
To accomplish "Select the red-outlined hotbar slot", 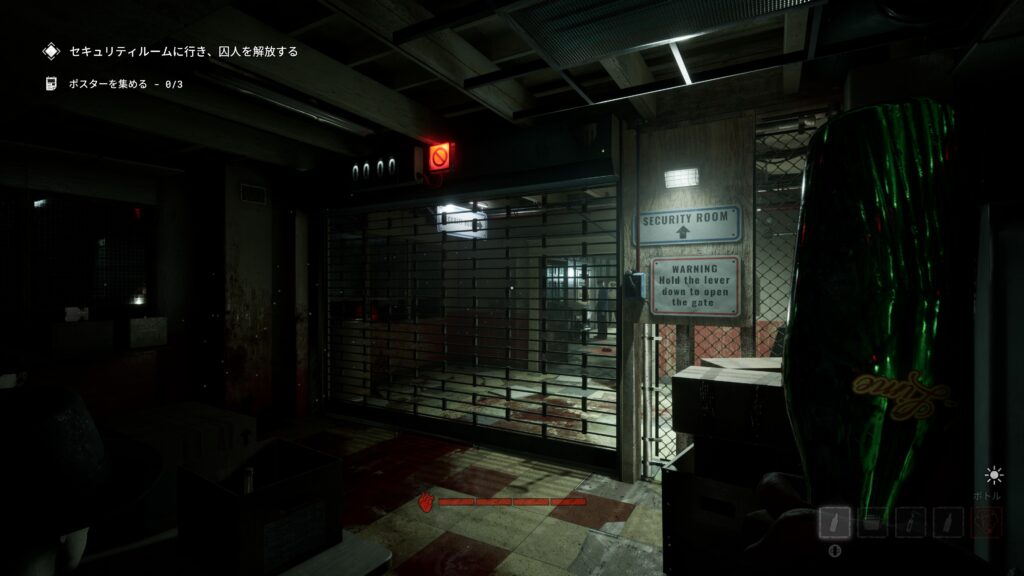I will [x=986, y=522].
